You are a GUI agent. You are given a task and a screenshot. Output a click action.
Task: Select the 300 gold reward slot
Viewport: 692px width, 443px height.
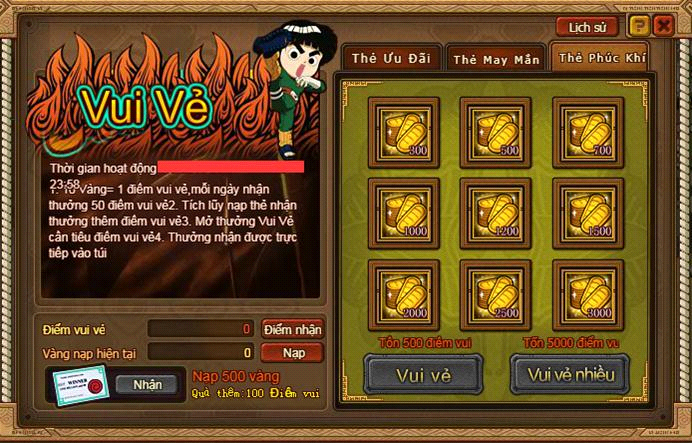(397, 126)
